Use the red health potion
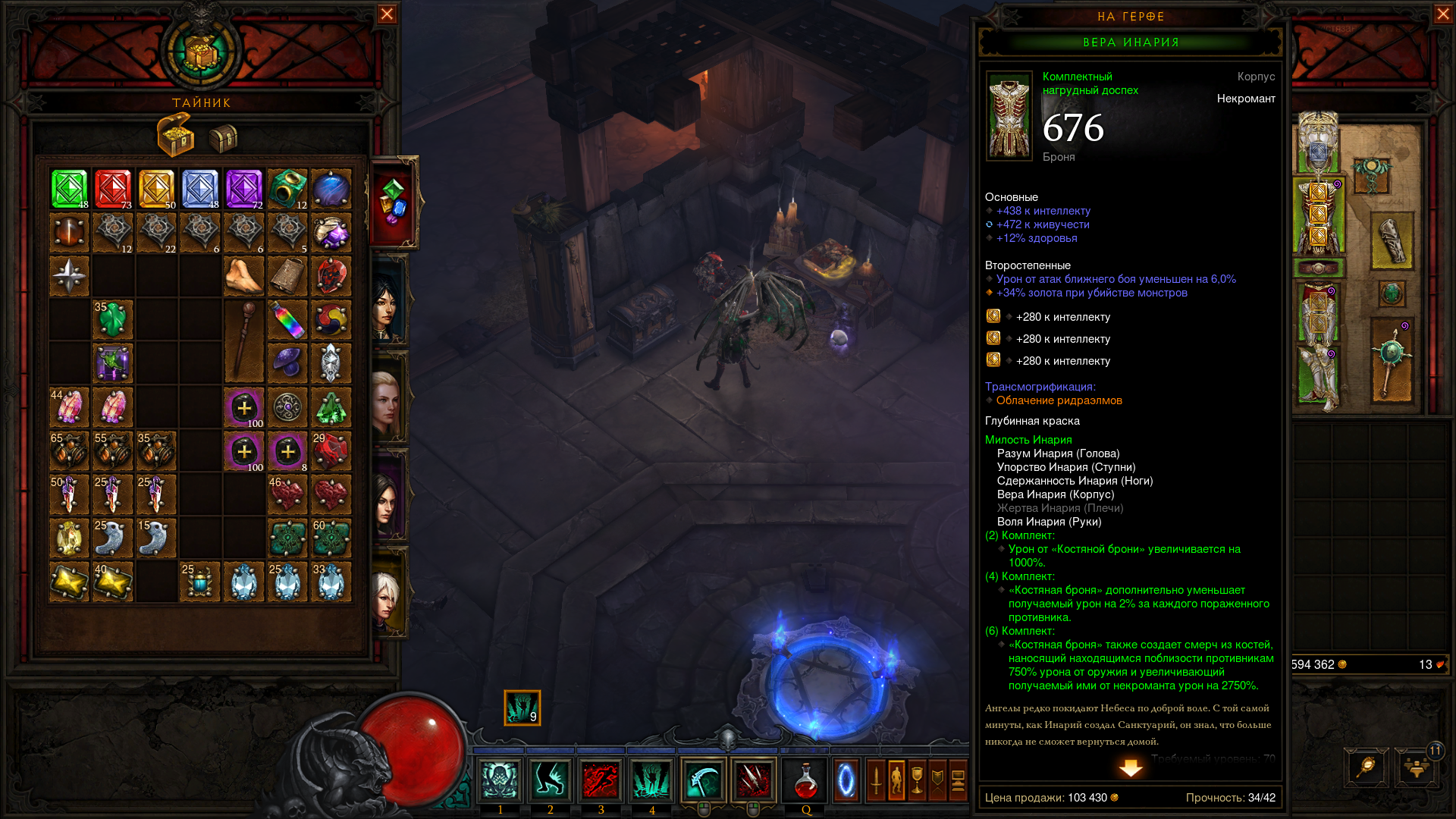 [x=805, y=780]
